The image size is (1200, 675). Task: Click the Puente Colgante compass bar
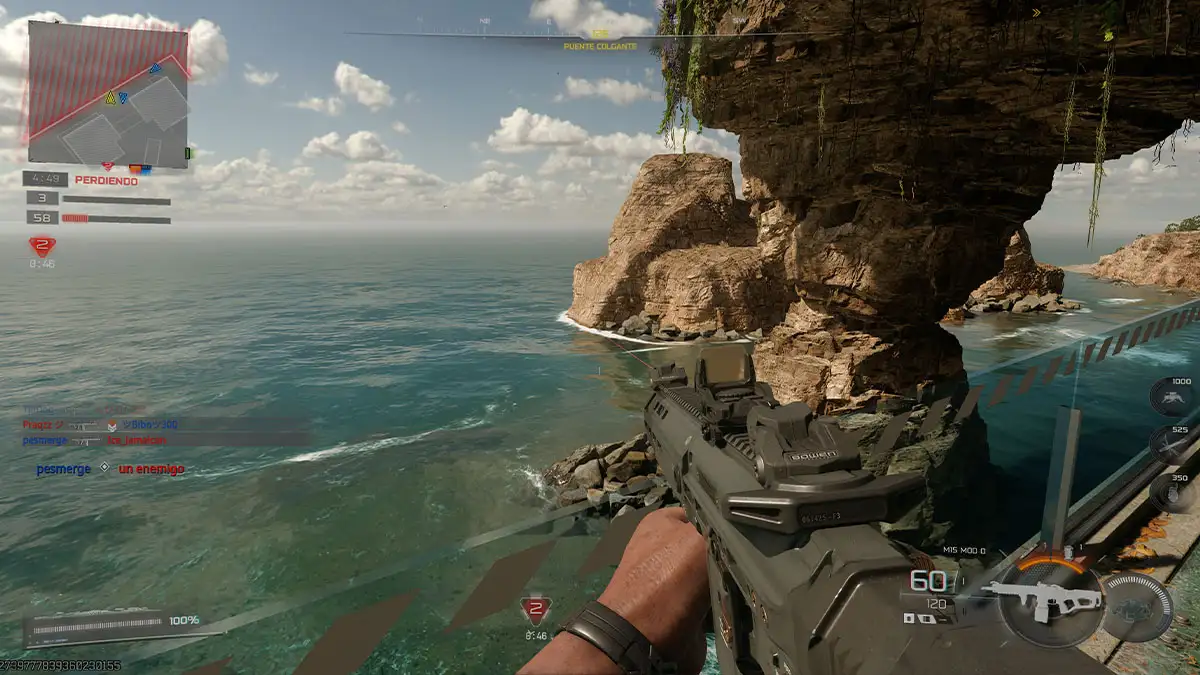pos(600,36)
